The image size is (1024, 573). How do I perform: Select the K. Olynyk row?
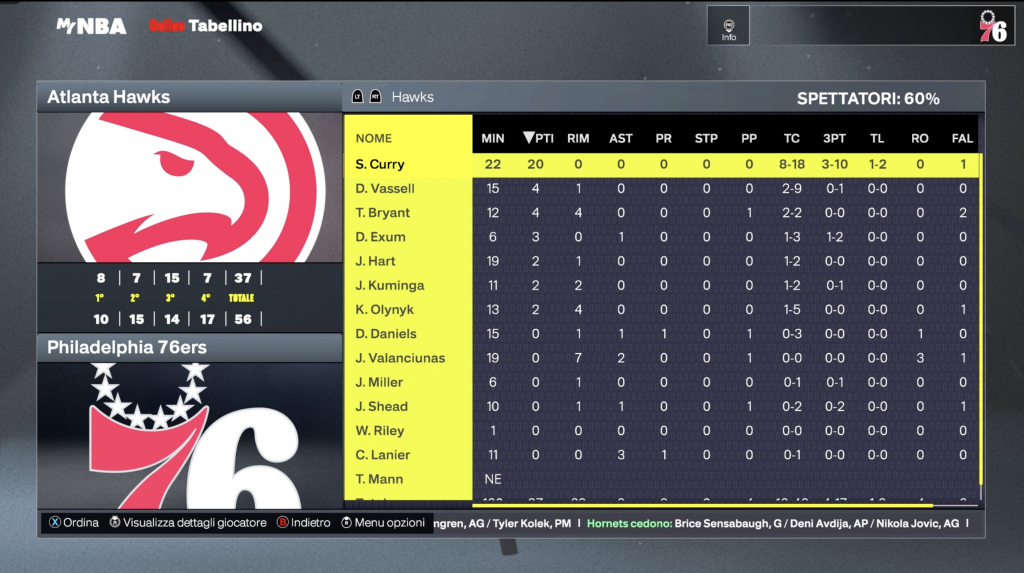384,310
